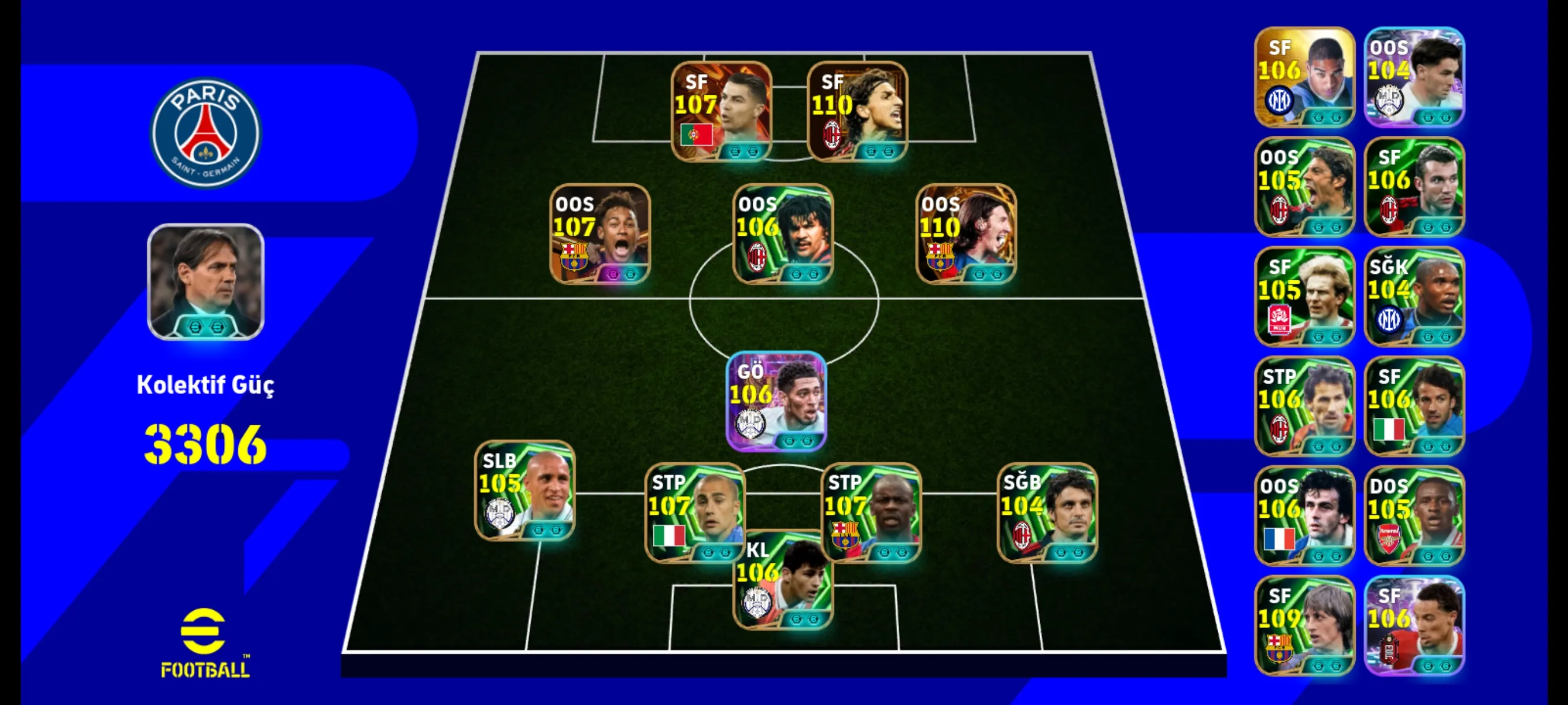Select the STP 107 Barcelona centre back card
The width and height of the screenshot is (1568, 705).
click(x=871, y=512)
